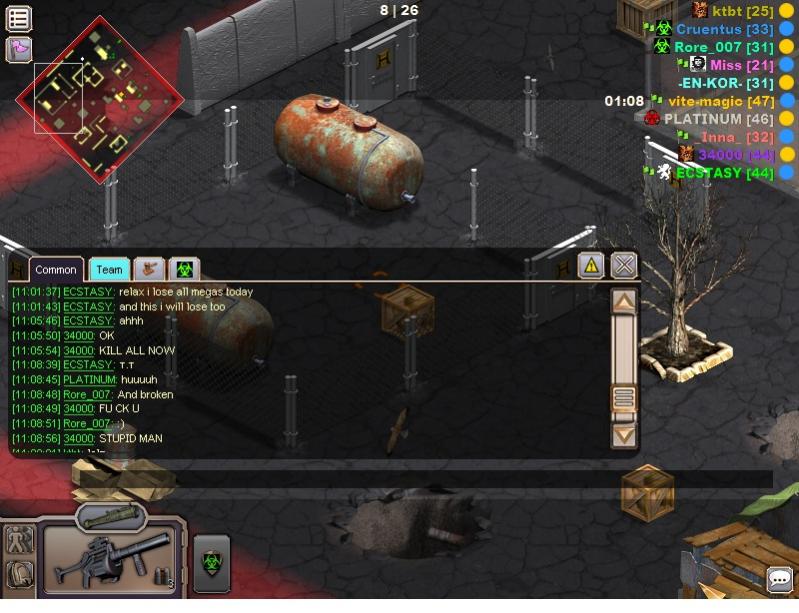Image resolution: width=799 pixels, height=613 pixels.
Task: Click the diamond-shaped minimap
Action: [x=99, y=98]
